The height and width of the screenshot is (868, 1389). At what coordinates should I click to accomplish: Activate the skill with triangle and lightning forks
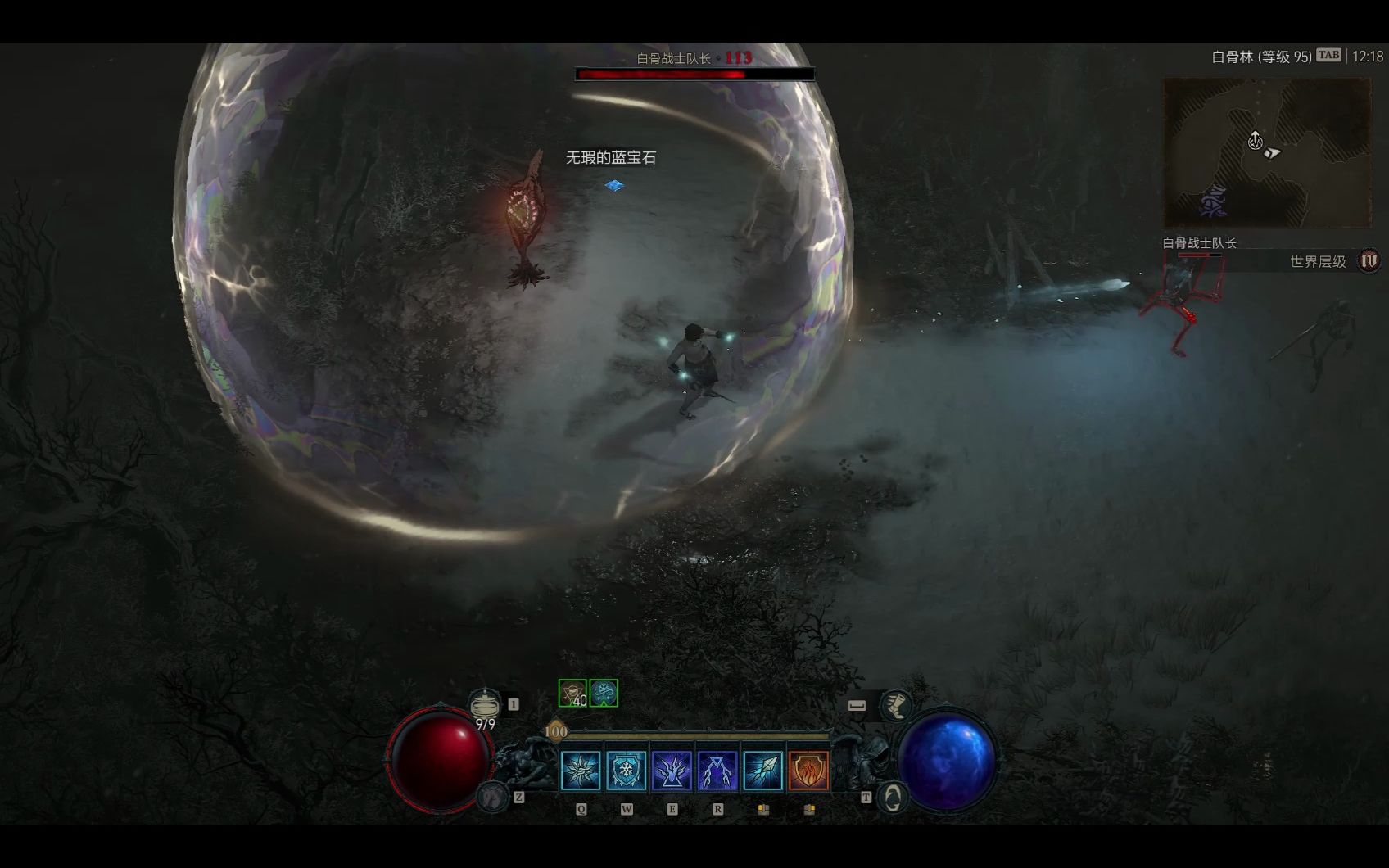(717, 771)
